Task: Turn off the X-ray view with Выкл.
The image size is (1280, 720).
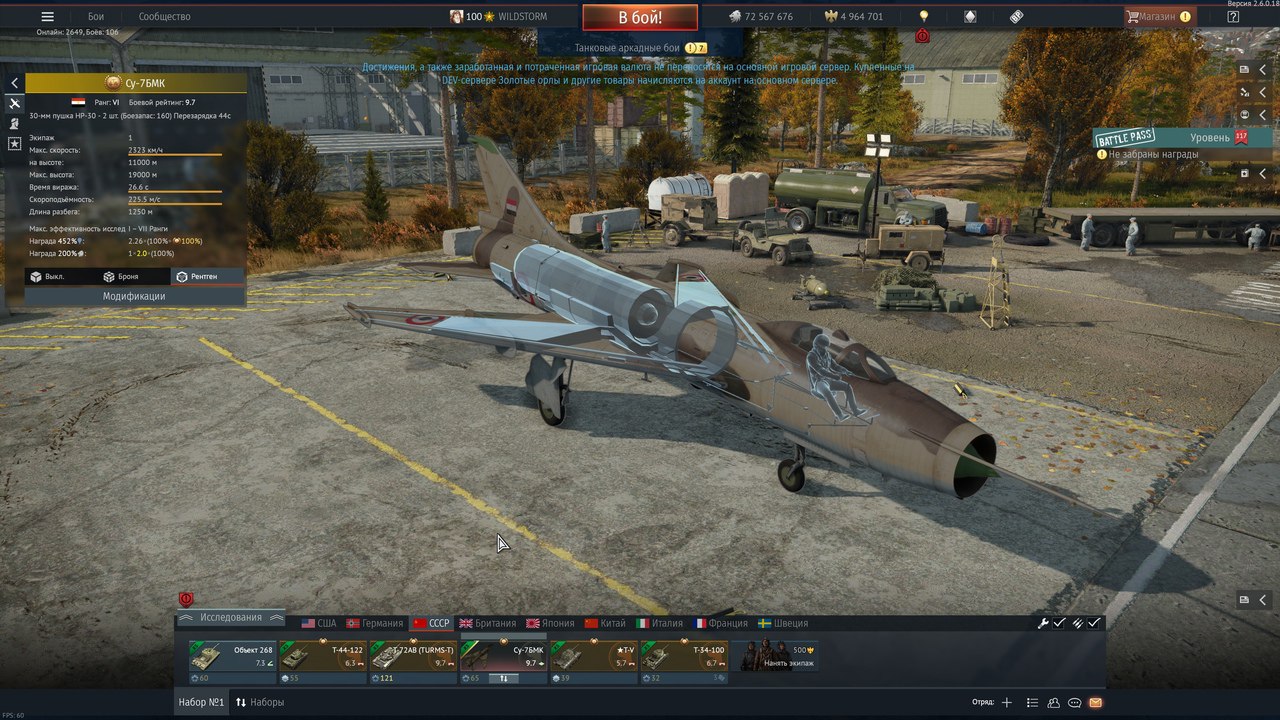Action: (48, 276)
